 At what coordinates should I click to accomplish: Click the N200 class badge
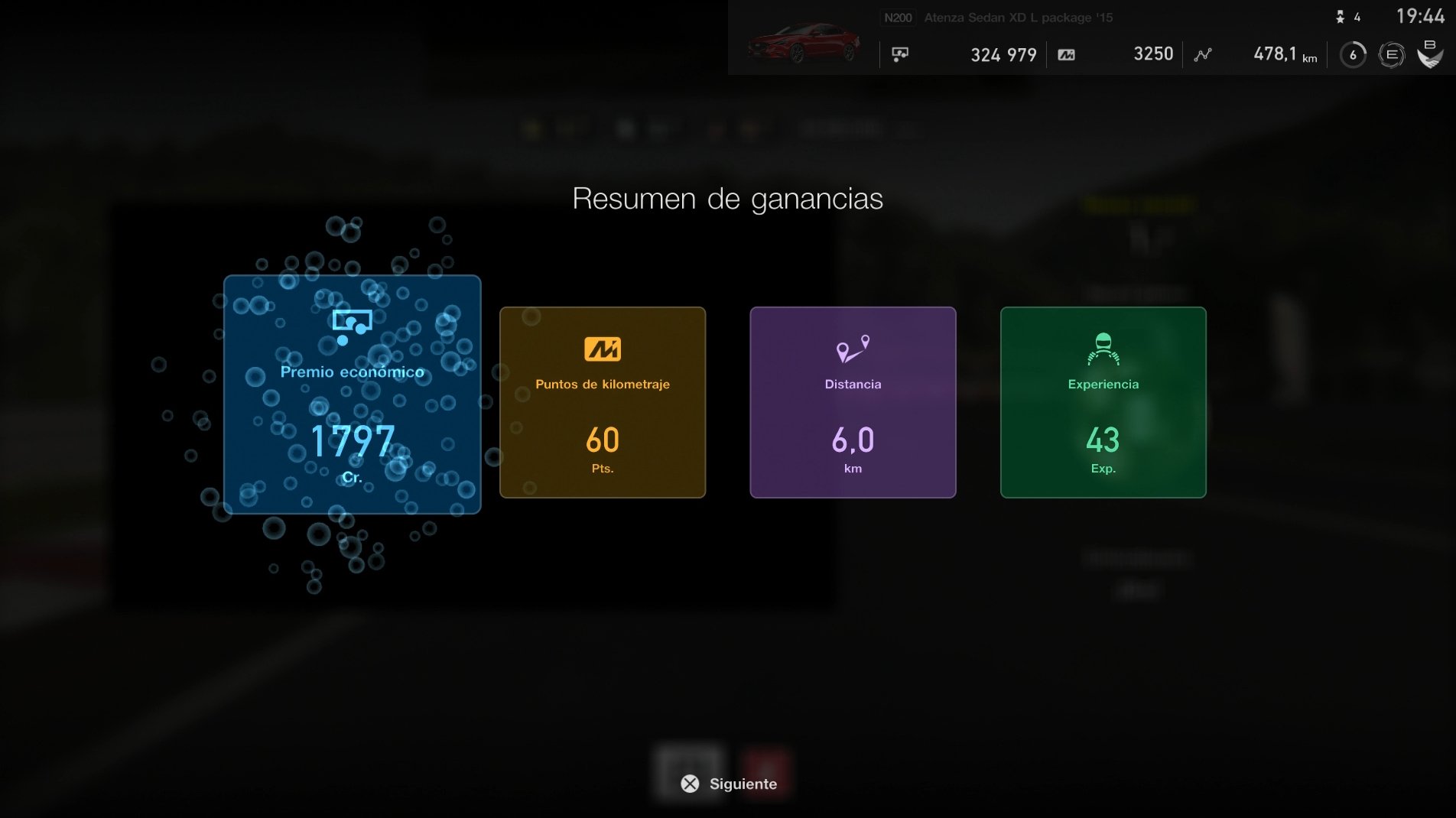(x=898, y=16)
